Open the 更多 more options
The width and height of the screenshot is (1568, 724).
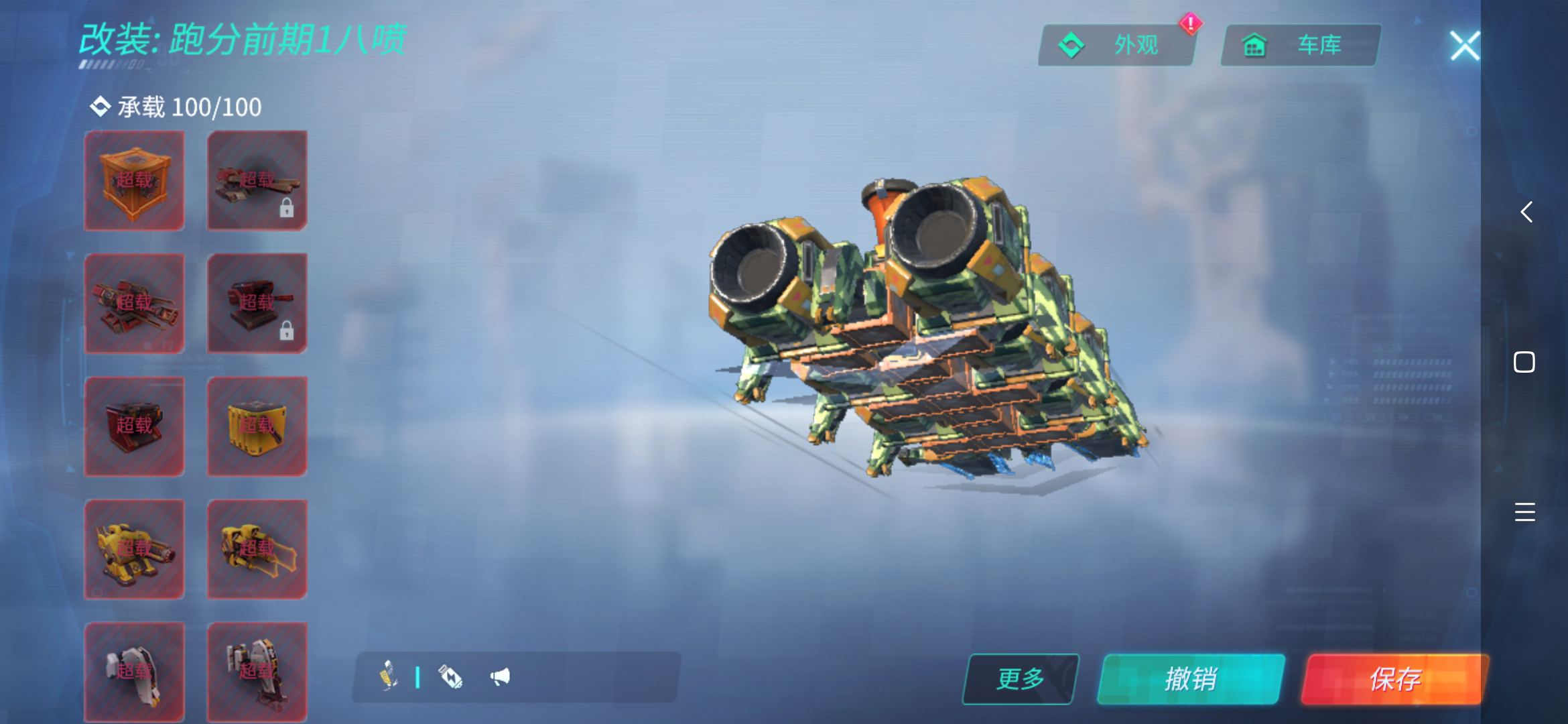[1020, 679]
